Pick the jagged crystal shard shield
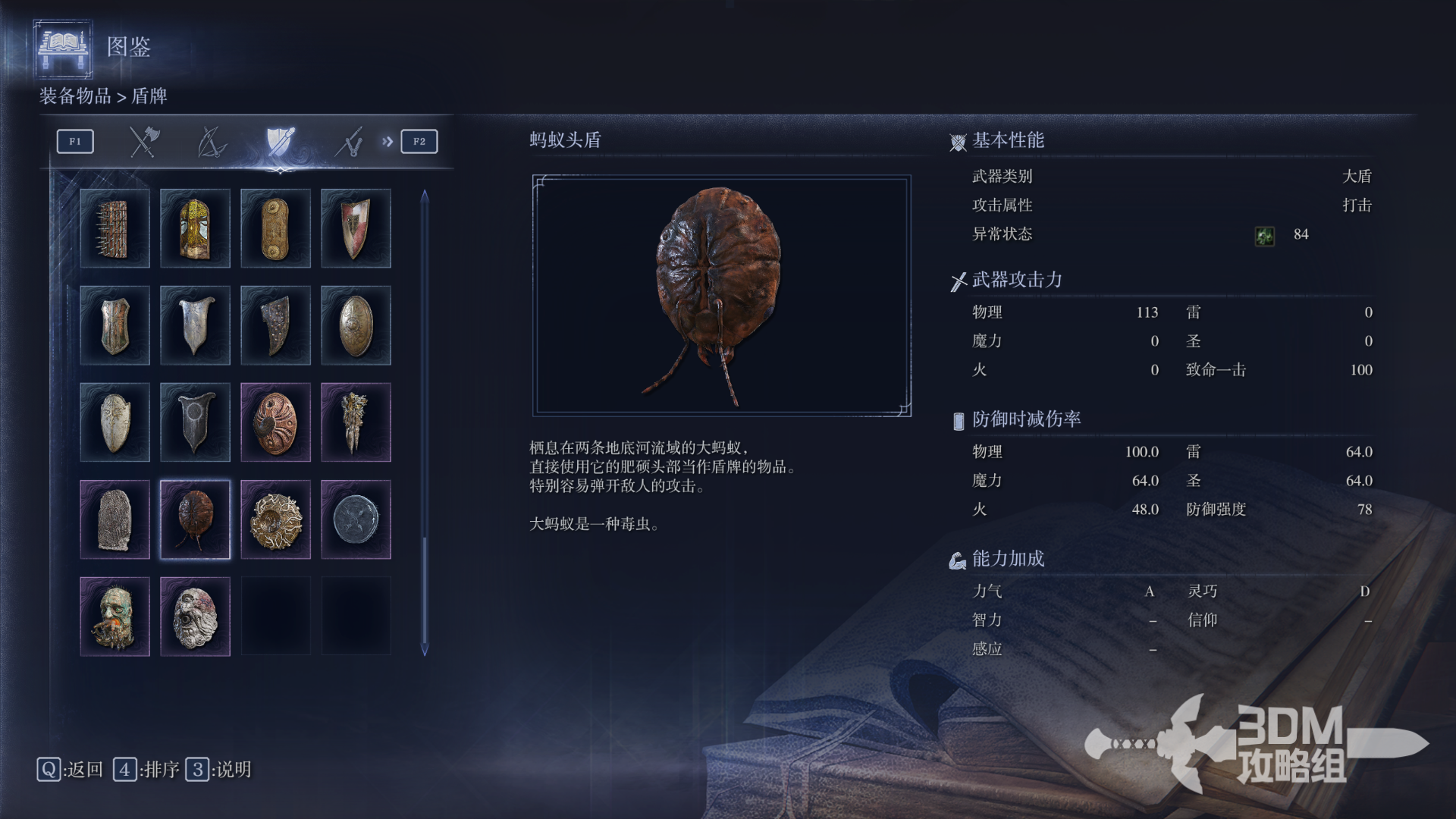1456x819 pixels. click(x=356, y=422)
